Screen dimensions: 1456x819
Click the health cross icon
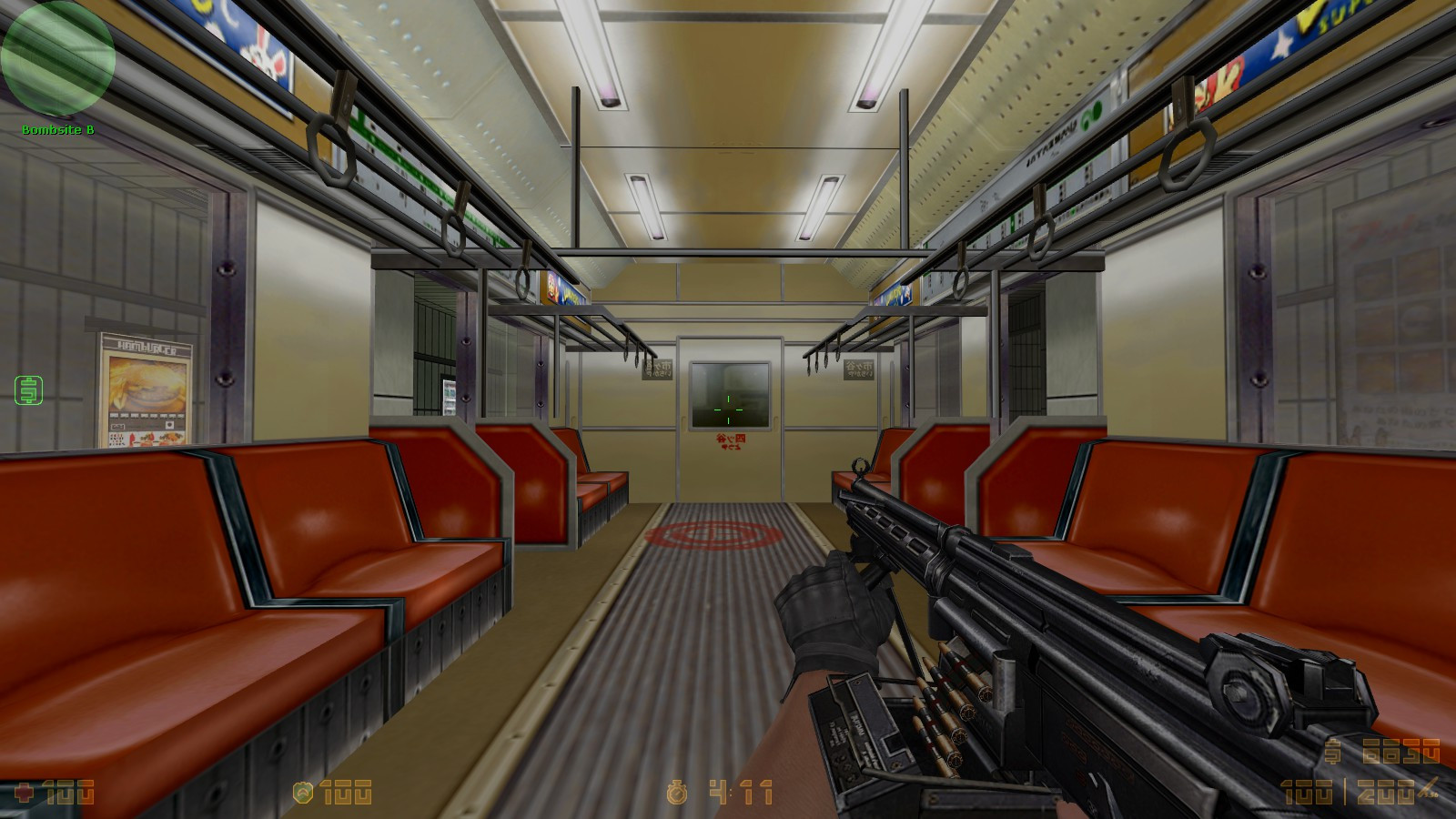(x=25, y=792)
